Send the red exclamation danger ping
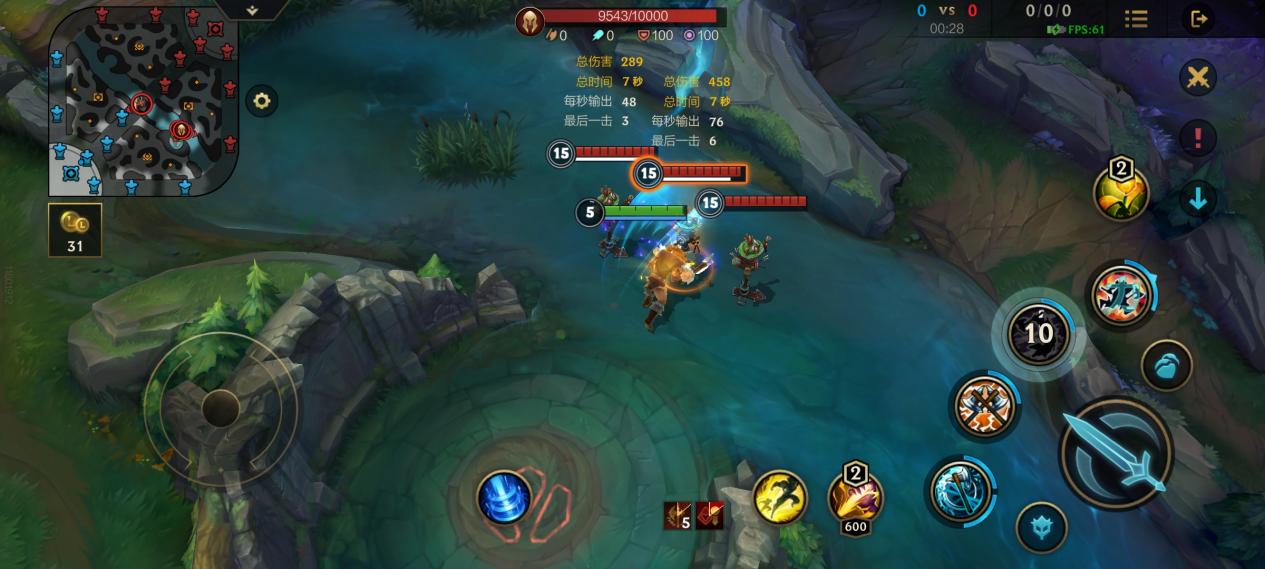The image size is (1265, 569). [1197, 138]
